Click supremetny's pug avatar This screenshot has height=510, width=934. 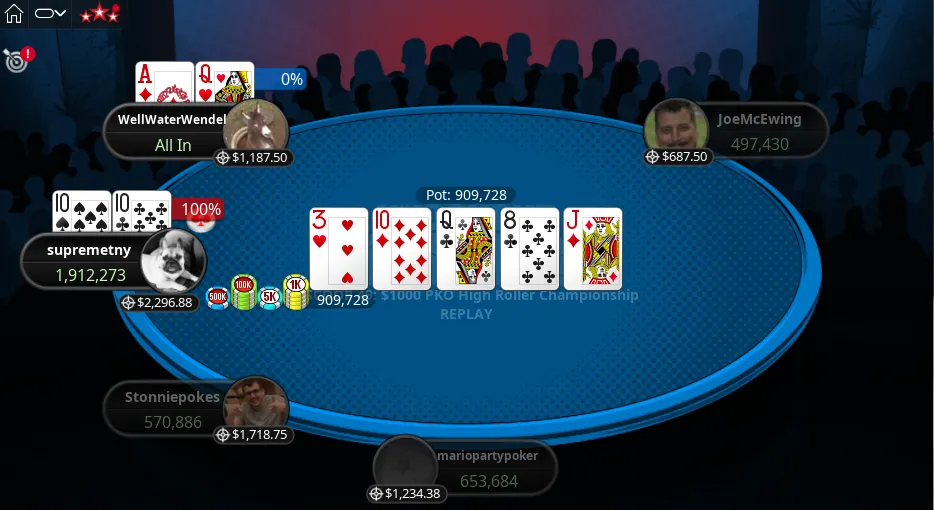[173, 262]
